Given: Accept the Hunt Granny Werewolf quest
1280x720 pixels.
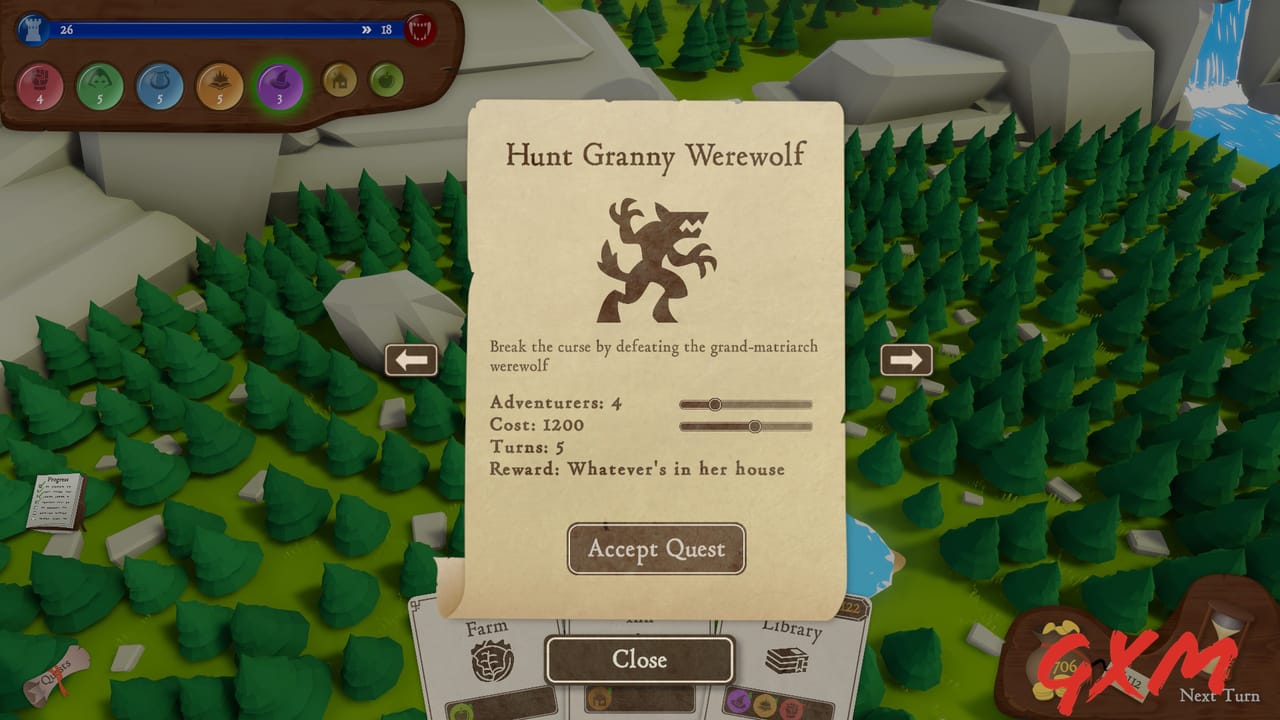Looking at the screenshot, I should point(656,549).
